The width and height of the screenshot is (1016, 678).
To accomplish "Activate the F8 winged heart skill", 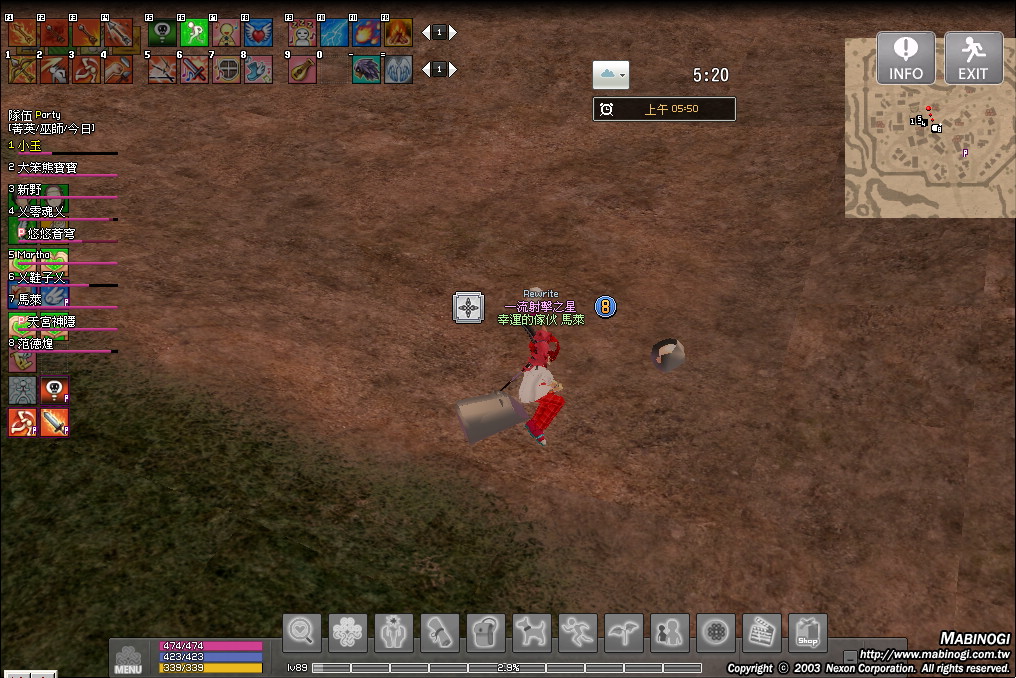I will click(x=258, y=33).
